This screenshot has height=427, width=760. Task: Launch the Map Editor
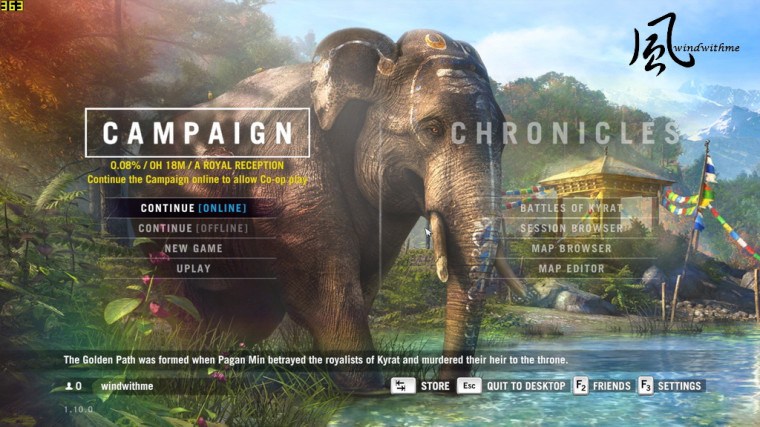(571, 268)
